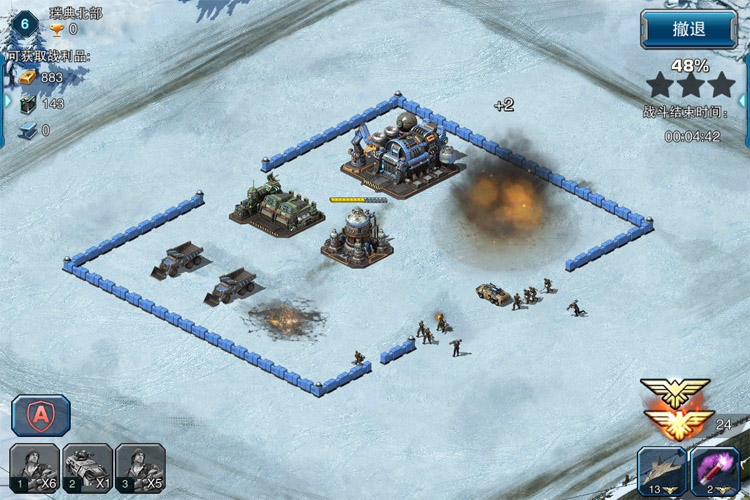Image resolution: width=750 pixels, height=500 pixels.
Task: Call in the fighter jet airstrike
Action: pos(661,470)
